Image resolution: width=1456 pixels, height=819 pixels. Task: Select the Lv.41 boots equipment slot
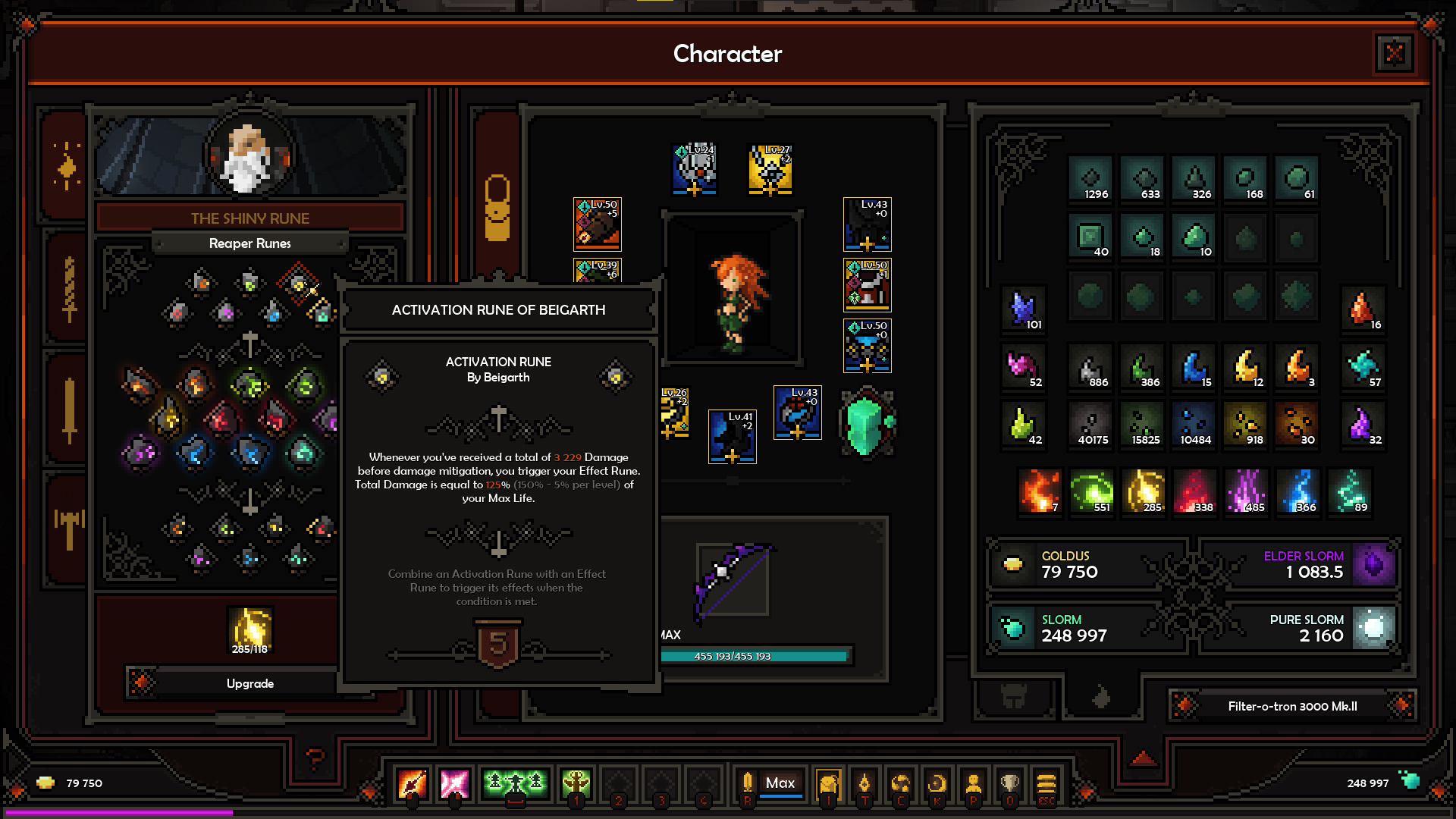pos(732,436)
